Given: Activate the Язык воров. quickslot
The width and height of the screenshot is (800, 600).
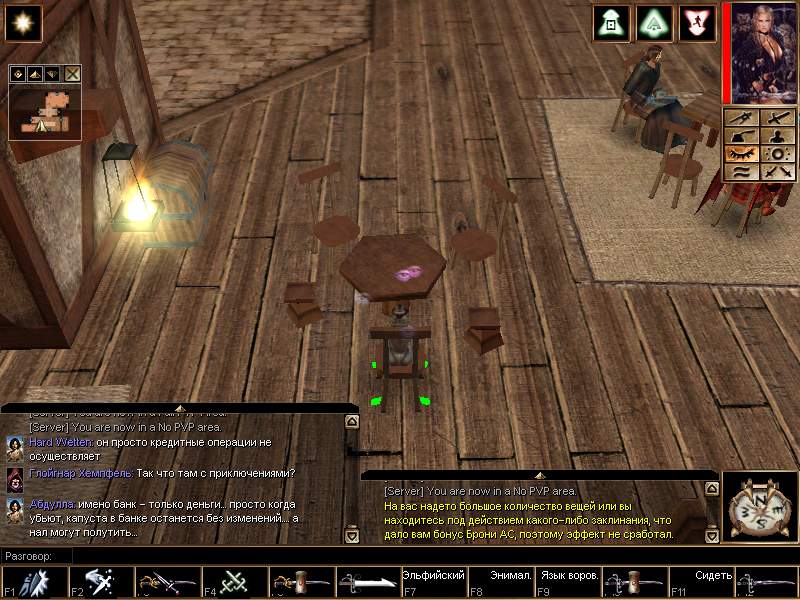Looking at the screenshot, I should coord(566,581).
